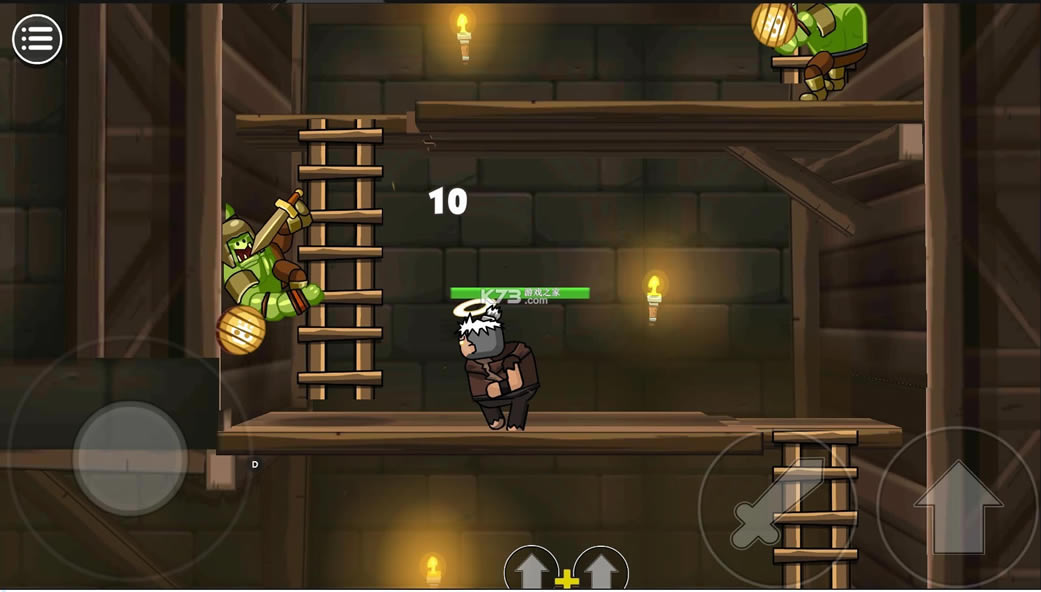This screenshot has width=1041, height=592.
Task: Tap the sword attack button
Action: pyautogui.click(x=776, y=508)
